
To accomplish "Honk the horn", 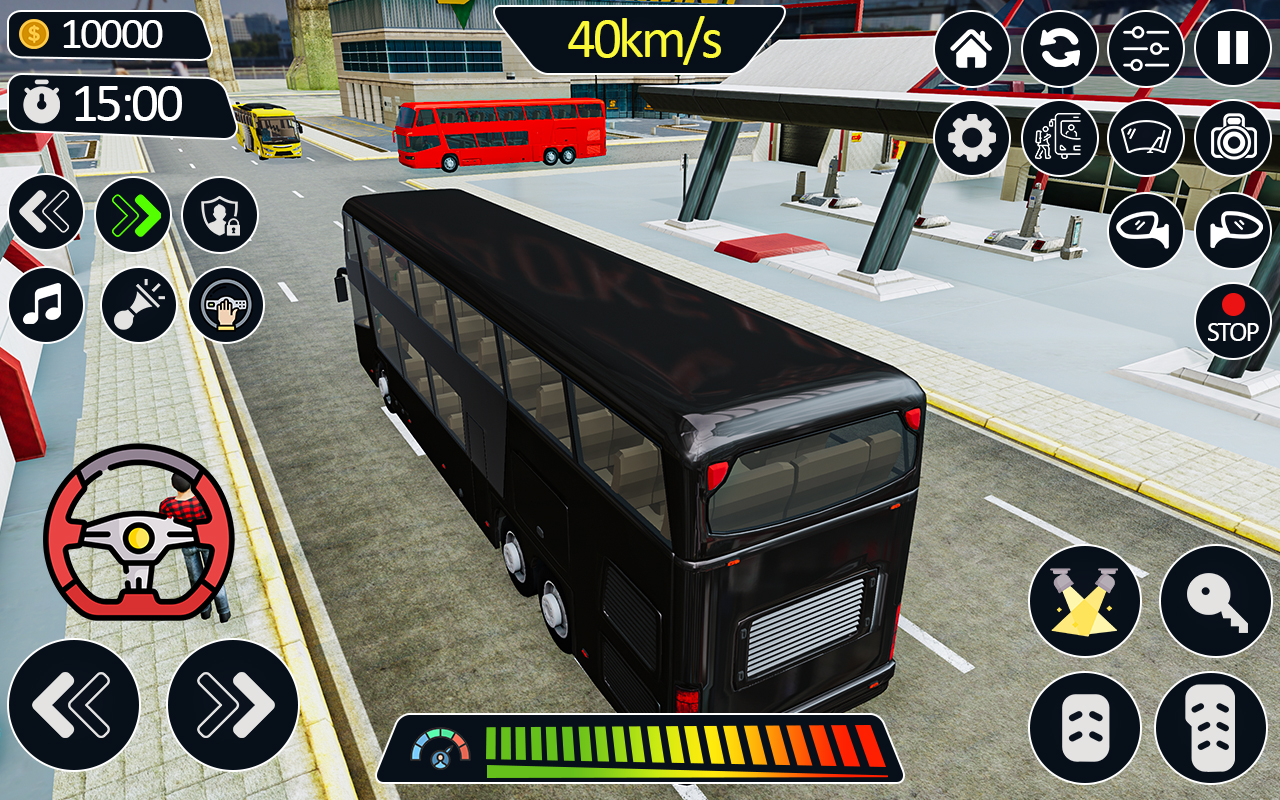I will click(139, 305).
